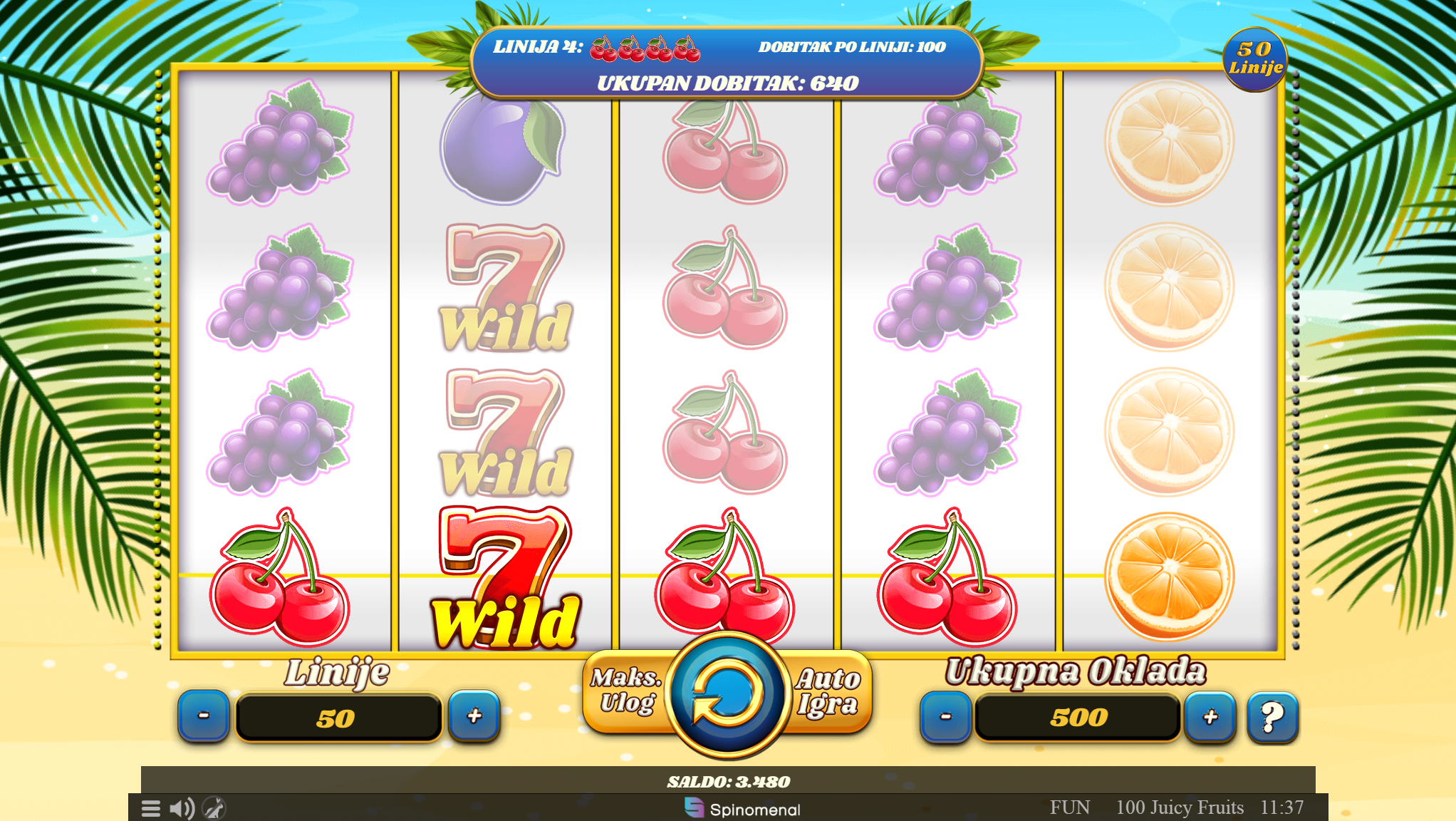Decrease the number of Linije

[204, 716]
